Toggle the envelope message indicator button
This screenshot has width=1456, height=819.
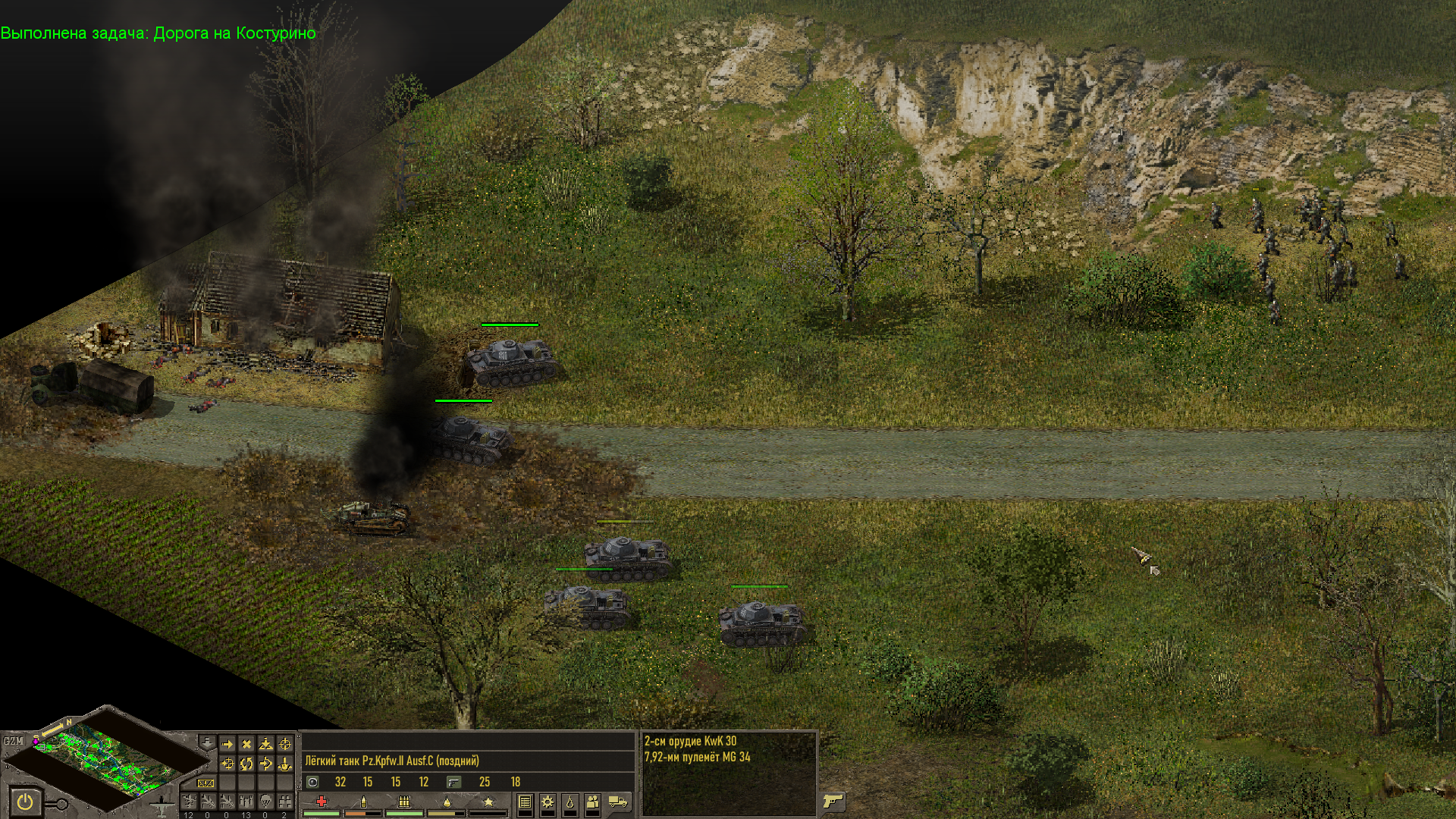(x=205, y=783)
